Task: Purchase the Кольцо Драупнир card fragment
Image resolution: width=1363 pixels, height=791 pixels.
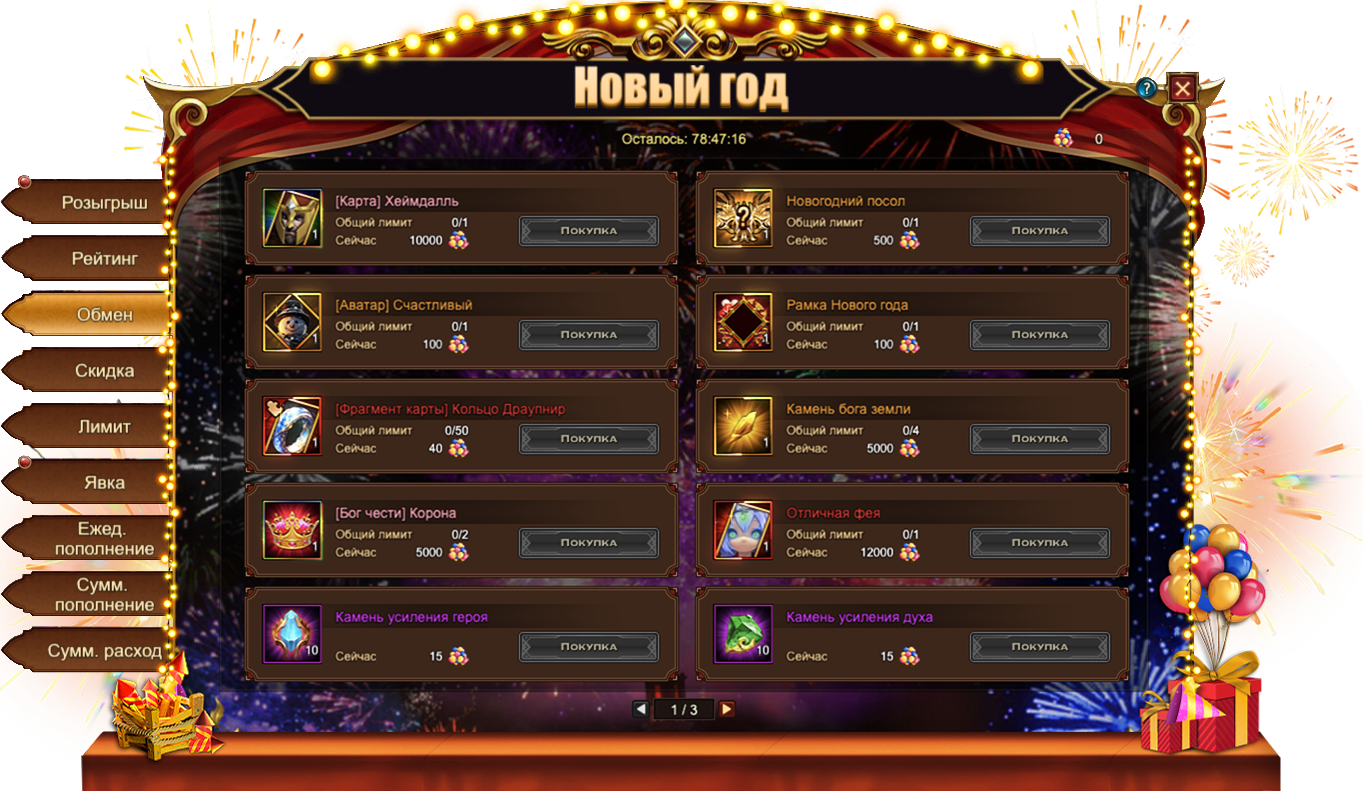Action: (588, 439)
